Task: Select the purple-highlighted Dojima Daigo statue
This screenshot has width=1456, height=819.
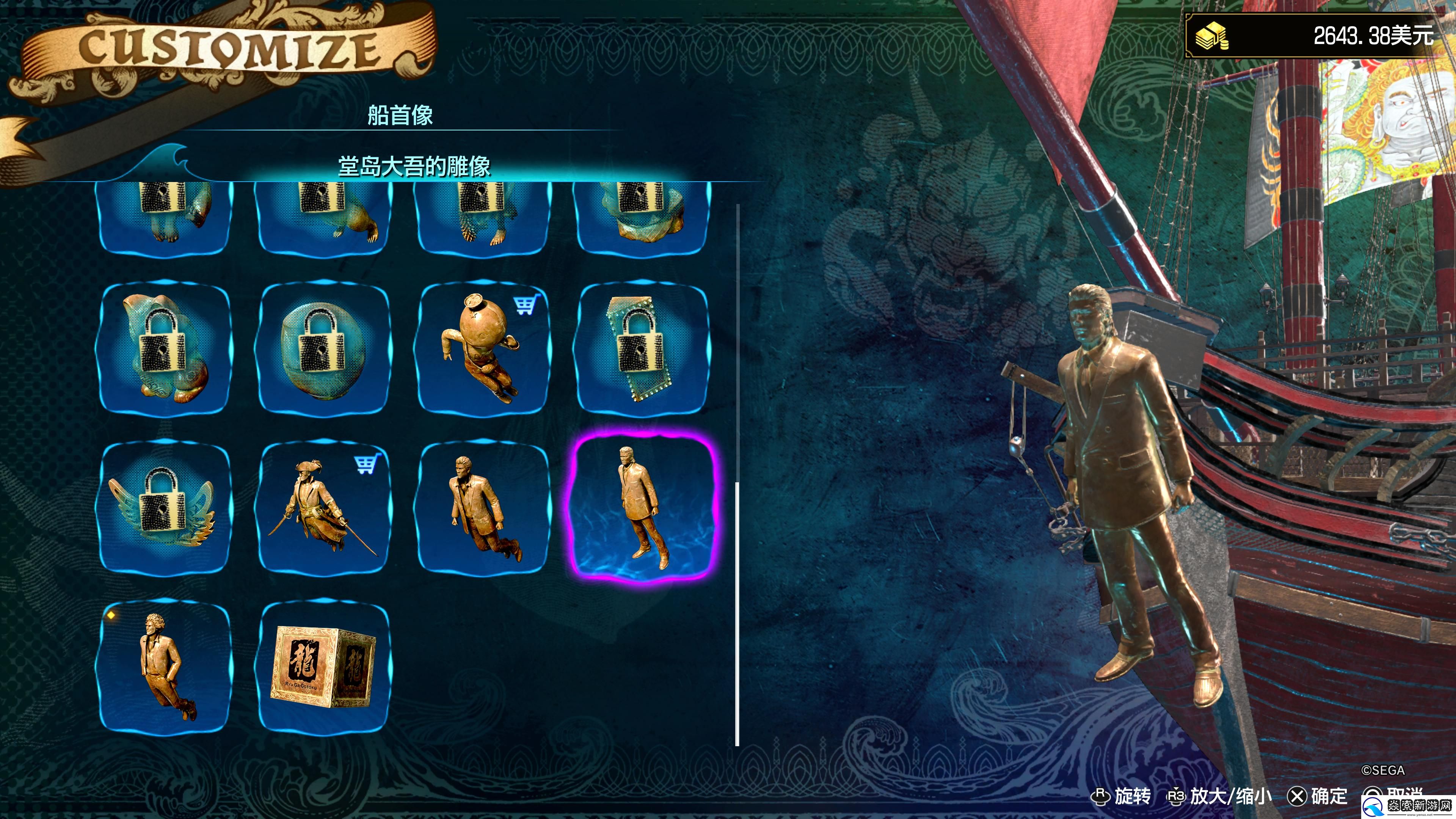Action: tap(643, 507)
